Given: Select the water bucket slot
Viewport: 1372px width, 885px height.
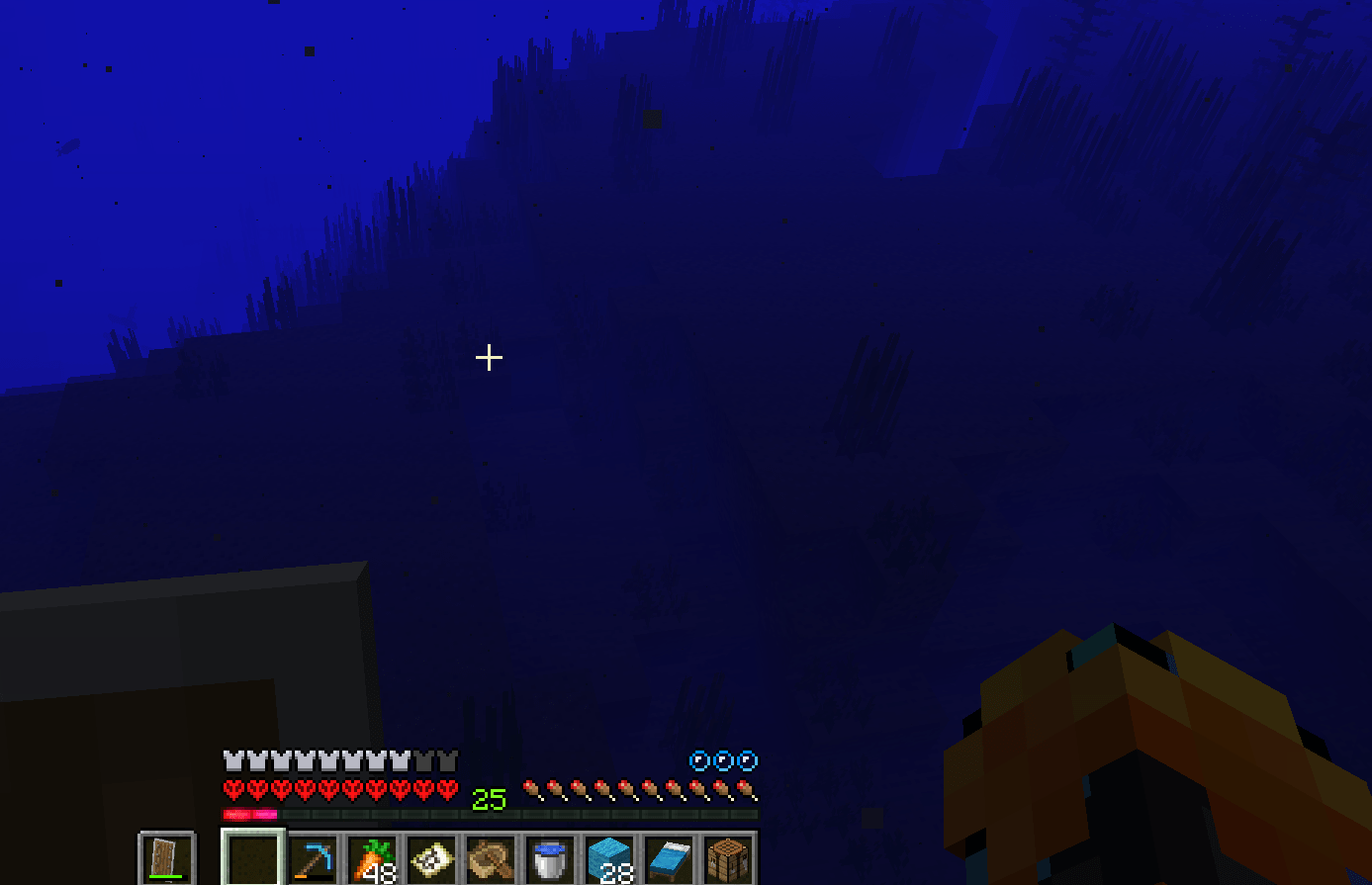Looking at the screenshot, I should pos(550,858).
